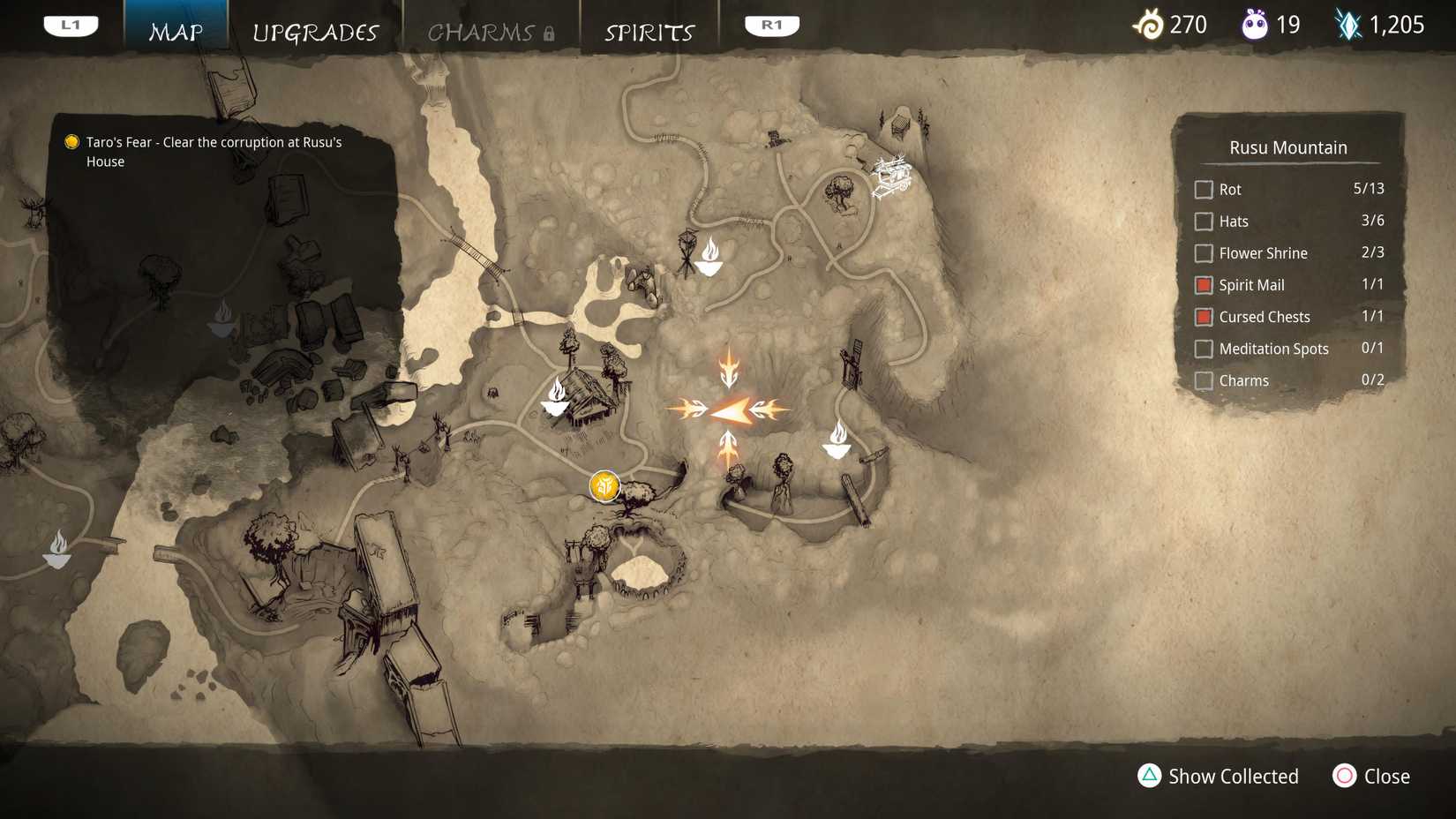Switch to the UPGRADES tab
Screen dimensions: 1456x819
point(316,32)
